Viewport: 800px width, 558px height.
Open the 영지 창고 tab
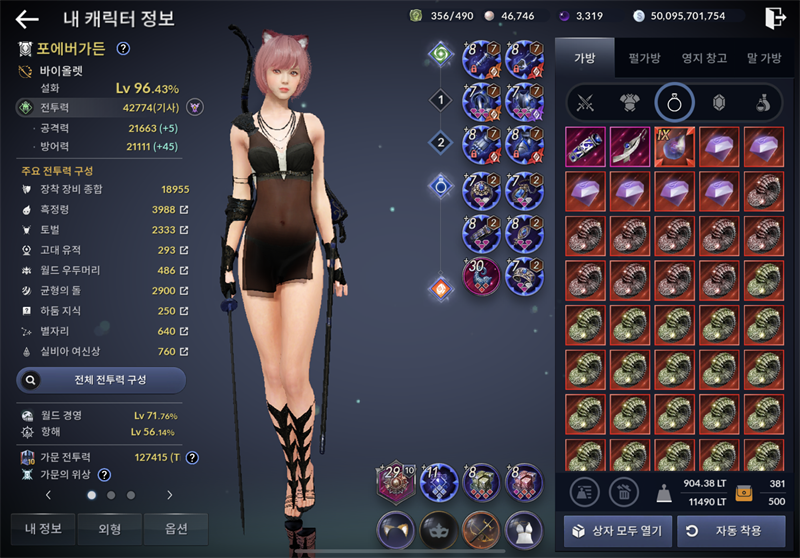tap(704, 59)
